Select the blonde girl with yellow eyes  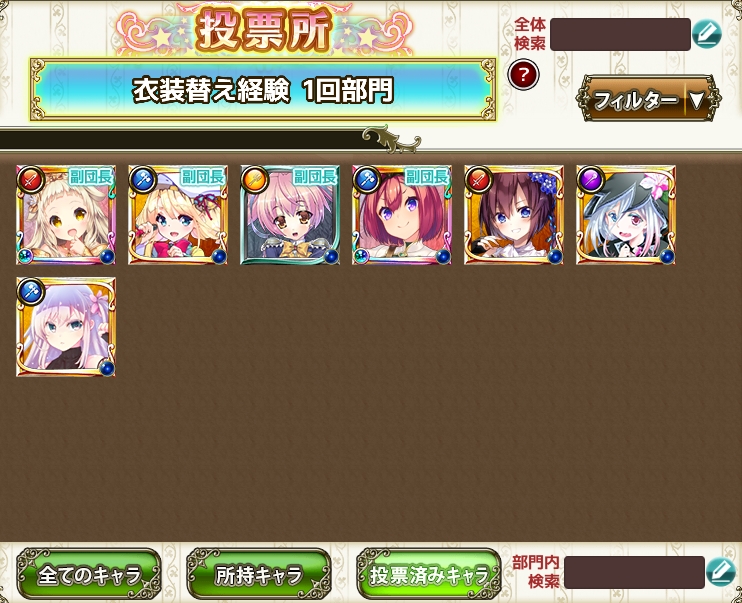tap(66, 215)
